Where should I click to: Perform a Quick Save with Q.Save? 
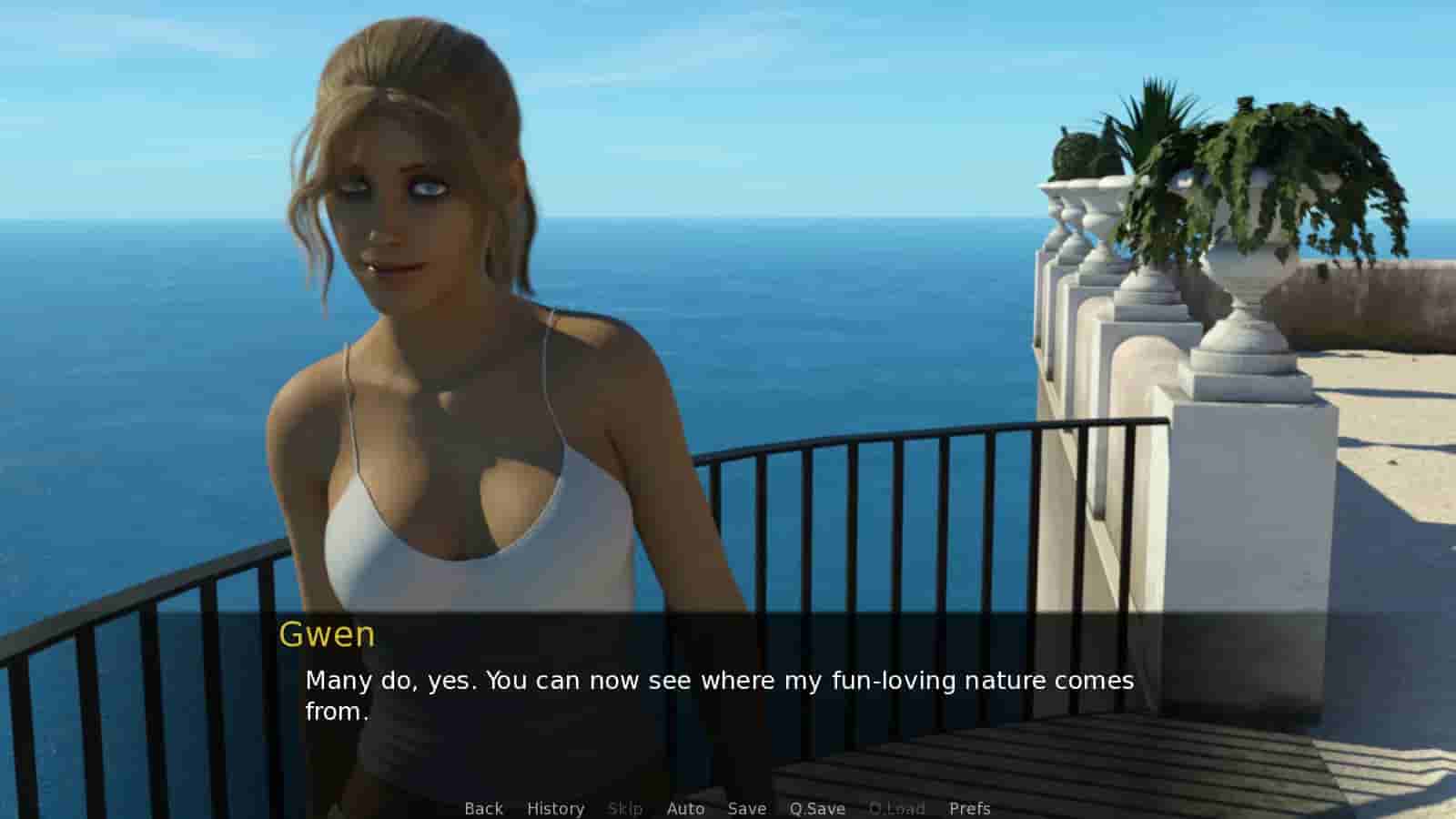[x=816, y=808]
